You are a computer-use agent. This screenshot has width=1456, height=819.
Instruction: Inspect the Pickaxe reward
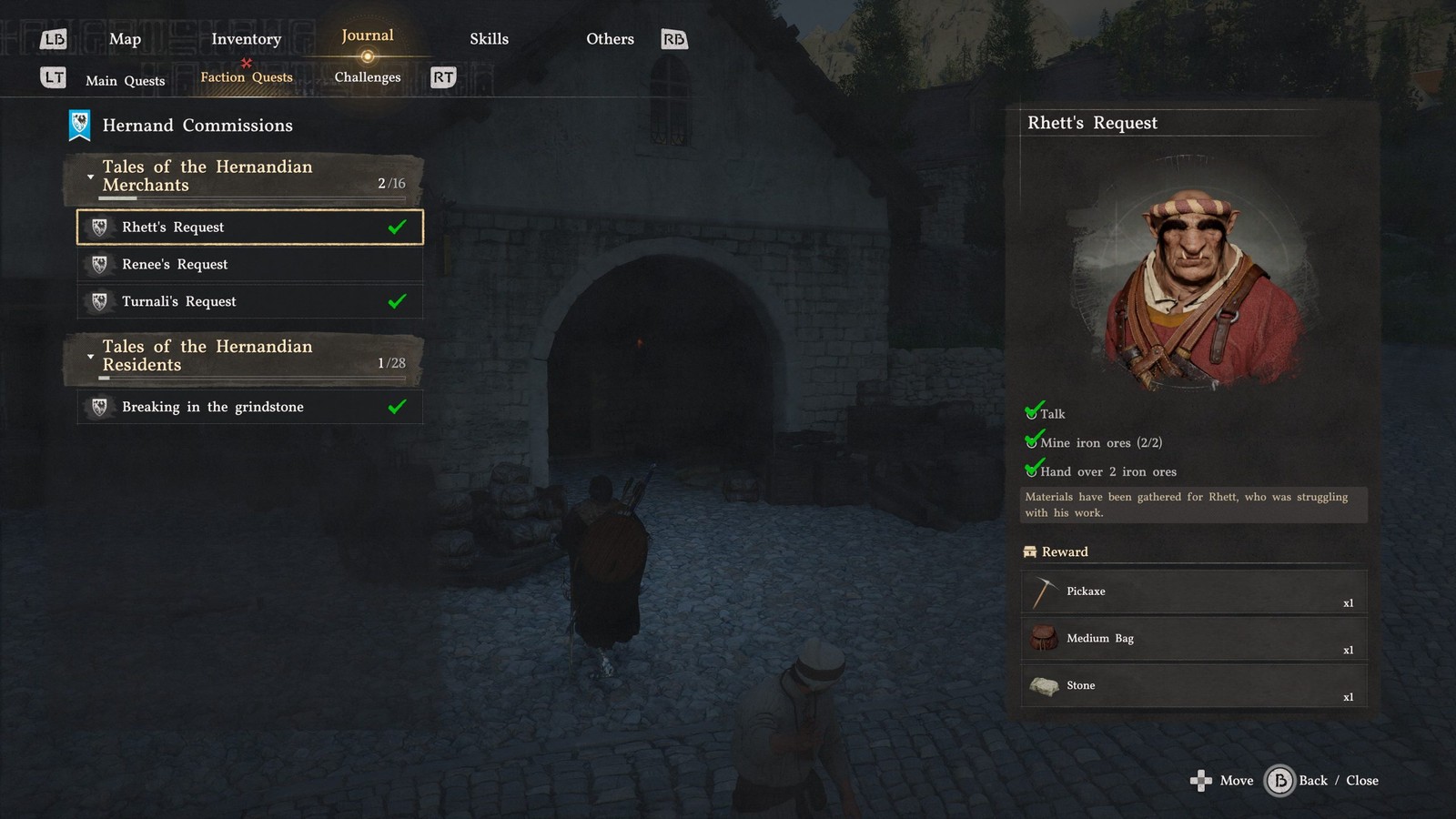[x=1193, y=592]
